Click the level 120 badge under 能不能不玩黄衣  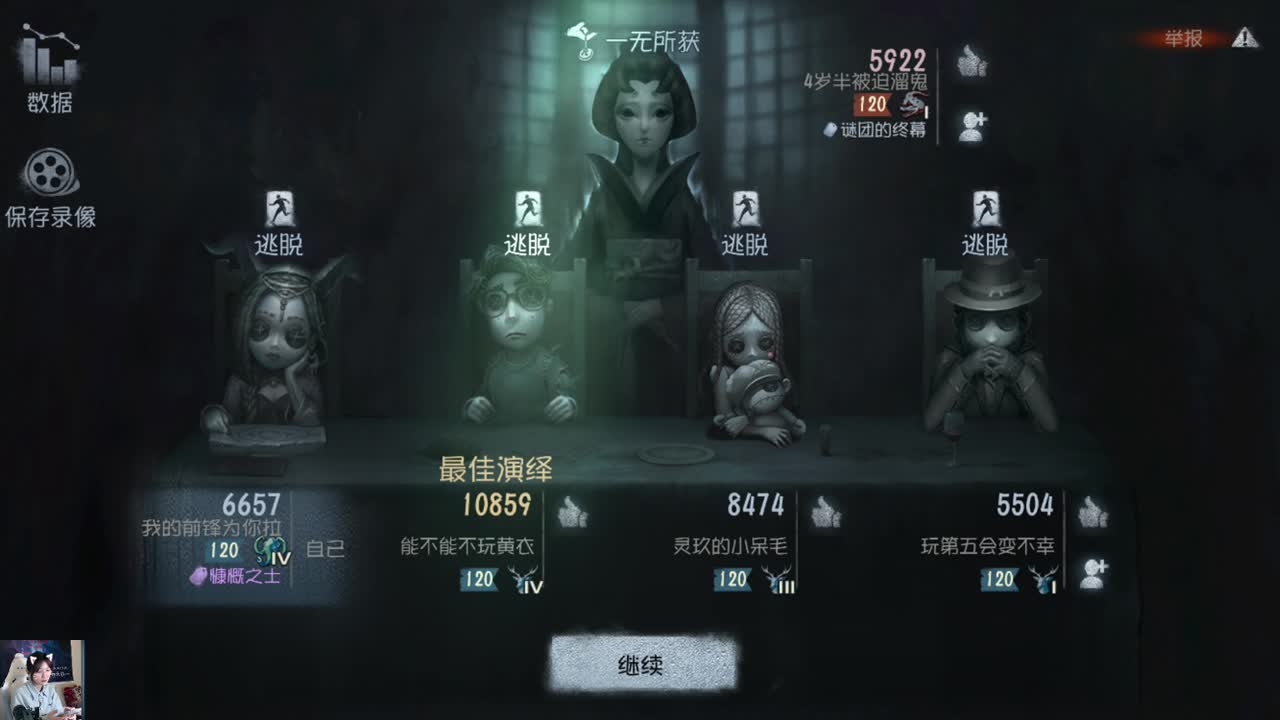[480, 577]
